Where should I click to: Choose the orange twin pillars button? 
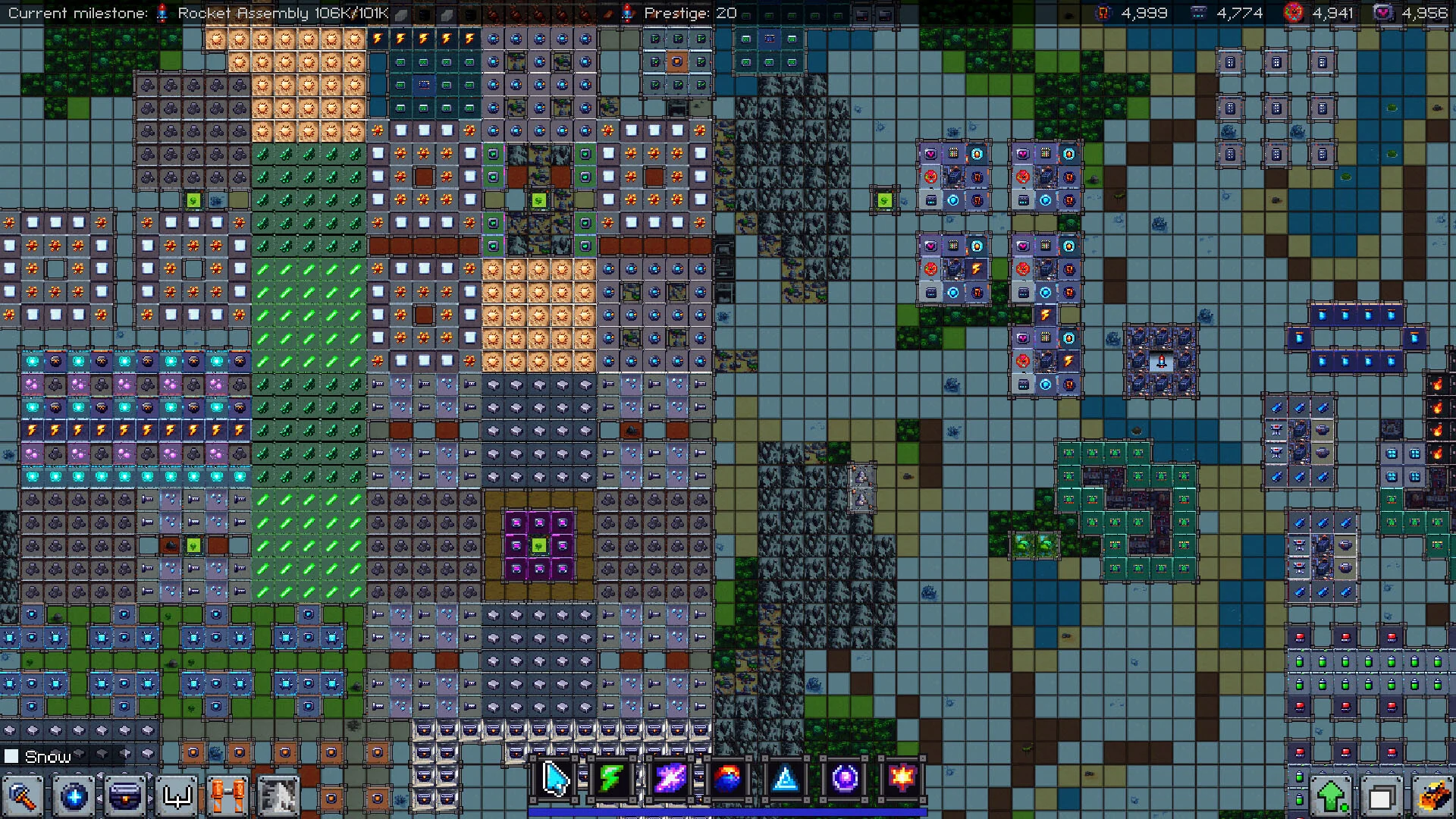[x=228, y=797]
